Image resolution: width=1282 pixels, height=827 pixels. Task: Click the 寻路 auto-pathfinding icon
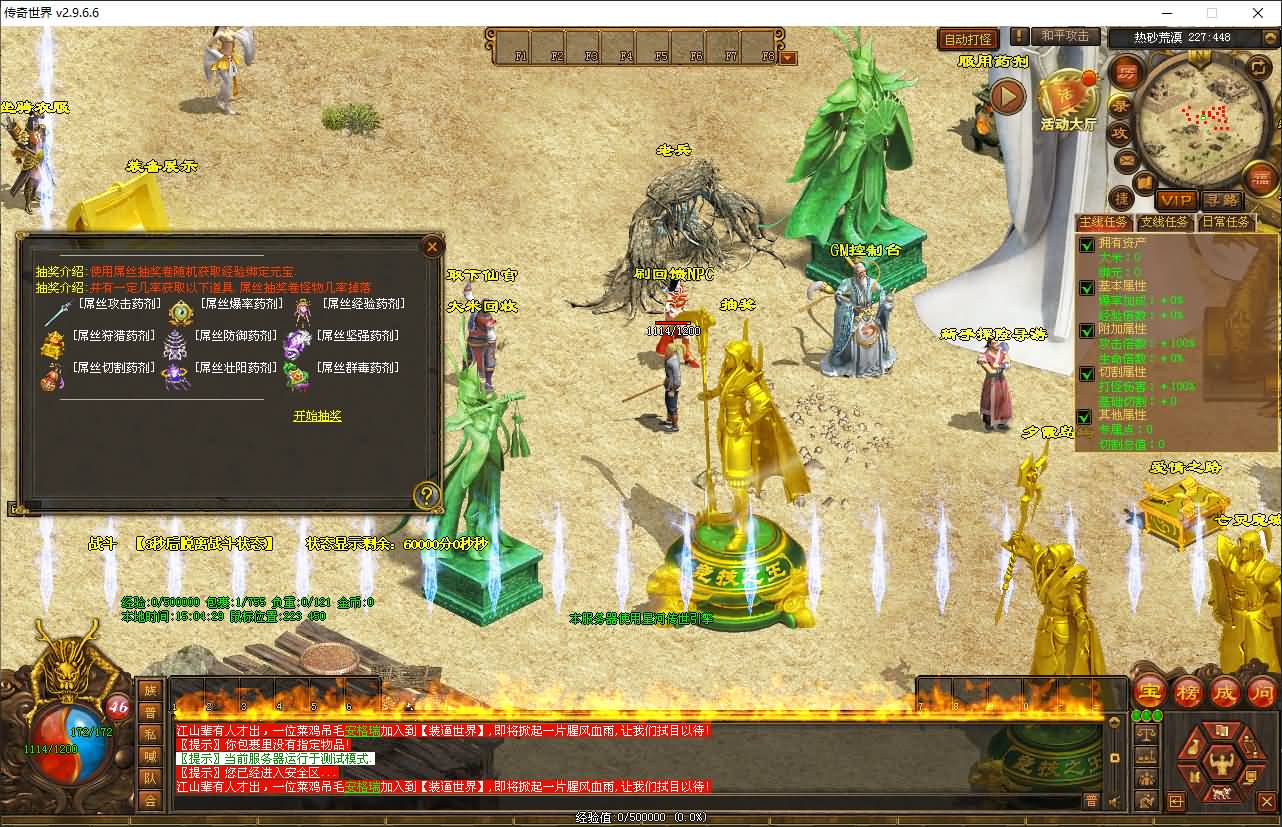(1224, 200)
